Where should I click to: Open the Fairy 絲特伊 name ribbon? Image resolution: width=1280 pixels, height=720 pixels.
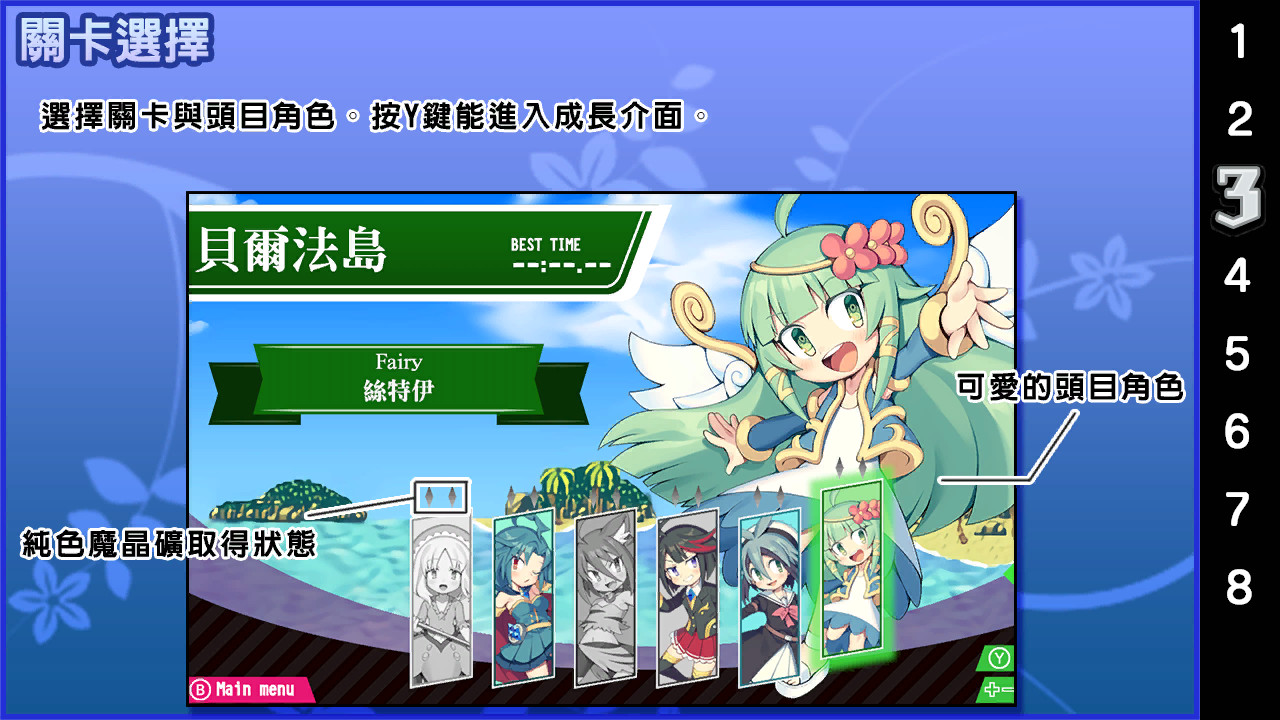click(x=400, y=377)
